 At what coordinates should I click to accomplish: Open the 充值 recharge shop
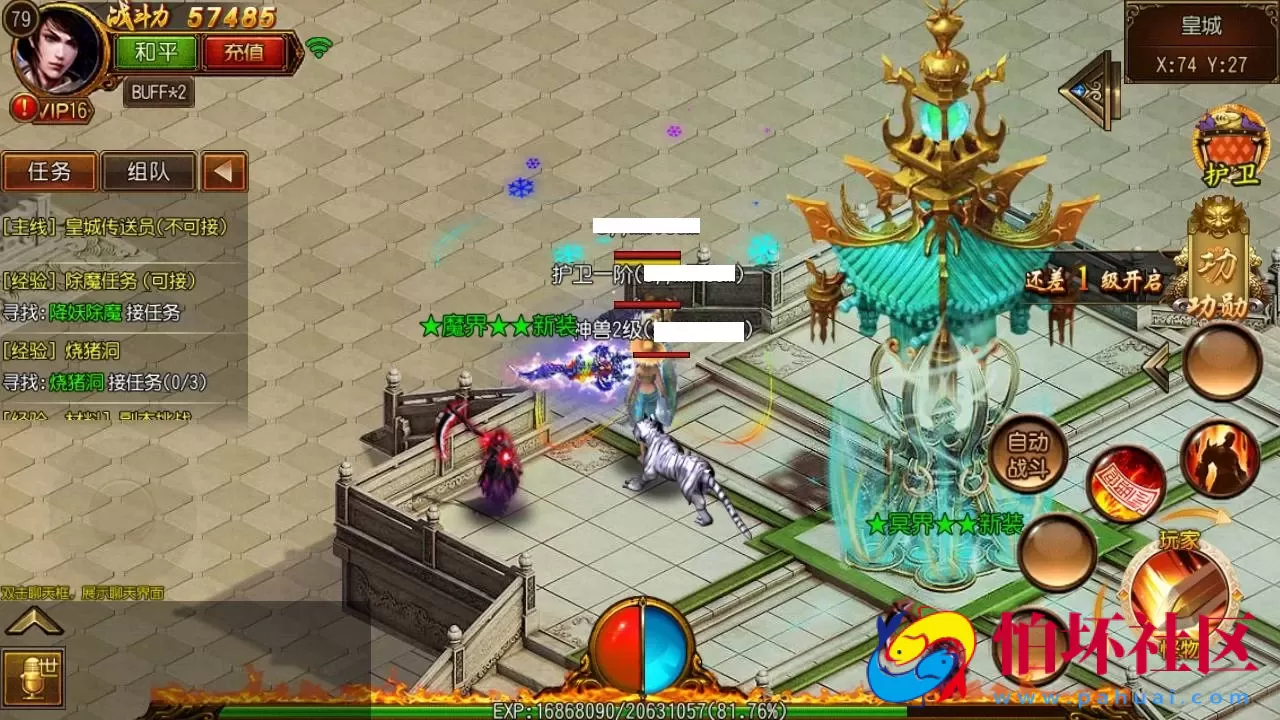tap(244, 52)
